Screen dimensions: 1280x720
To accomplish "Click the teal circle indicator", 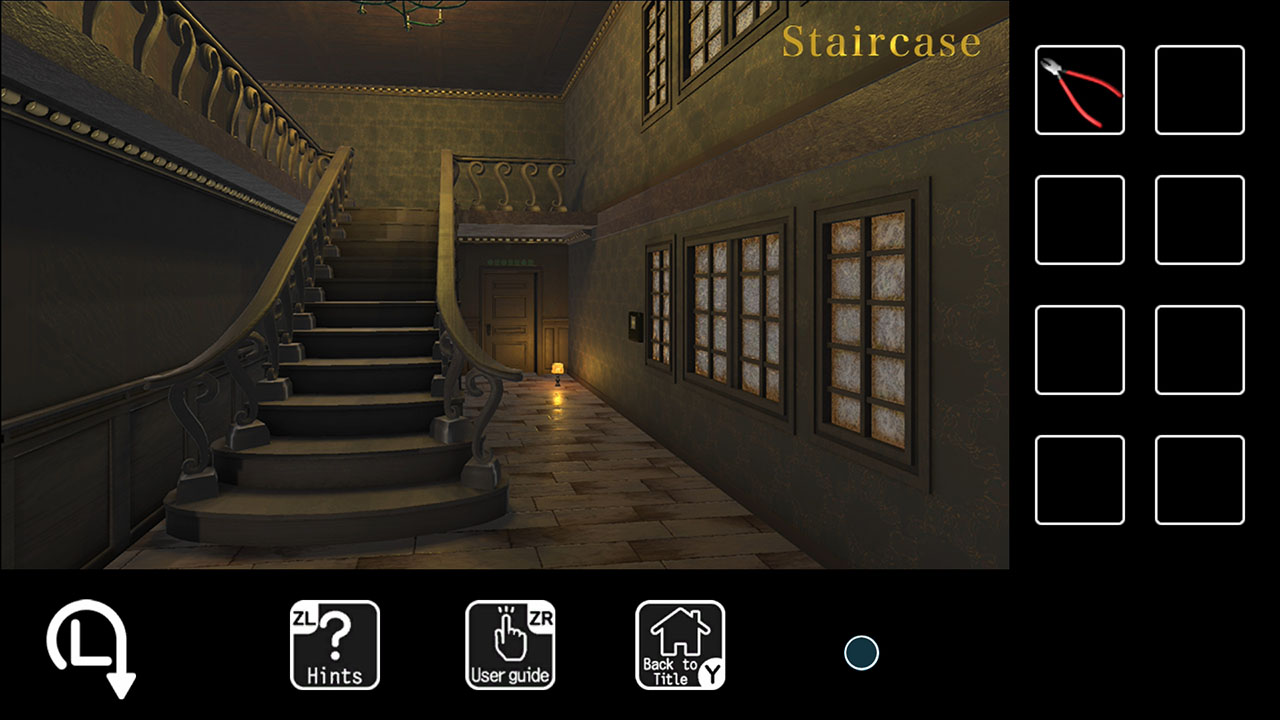I will click(x=860, y=652).
